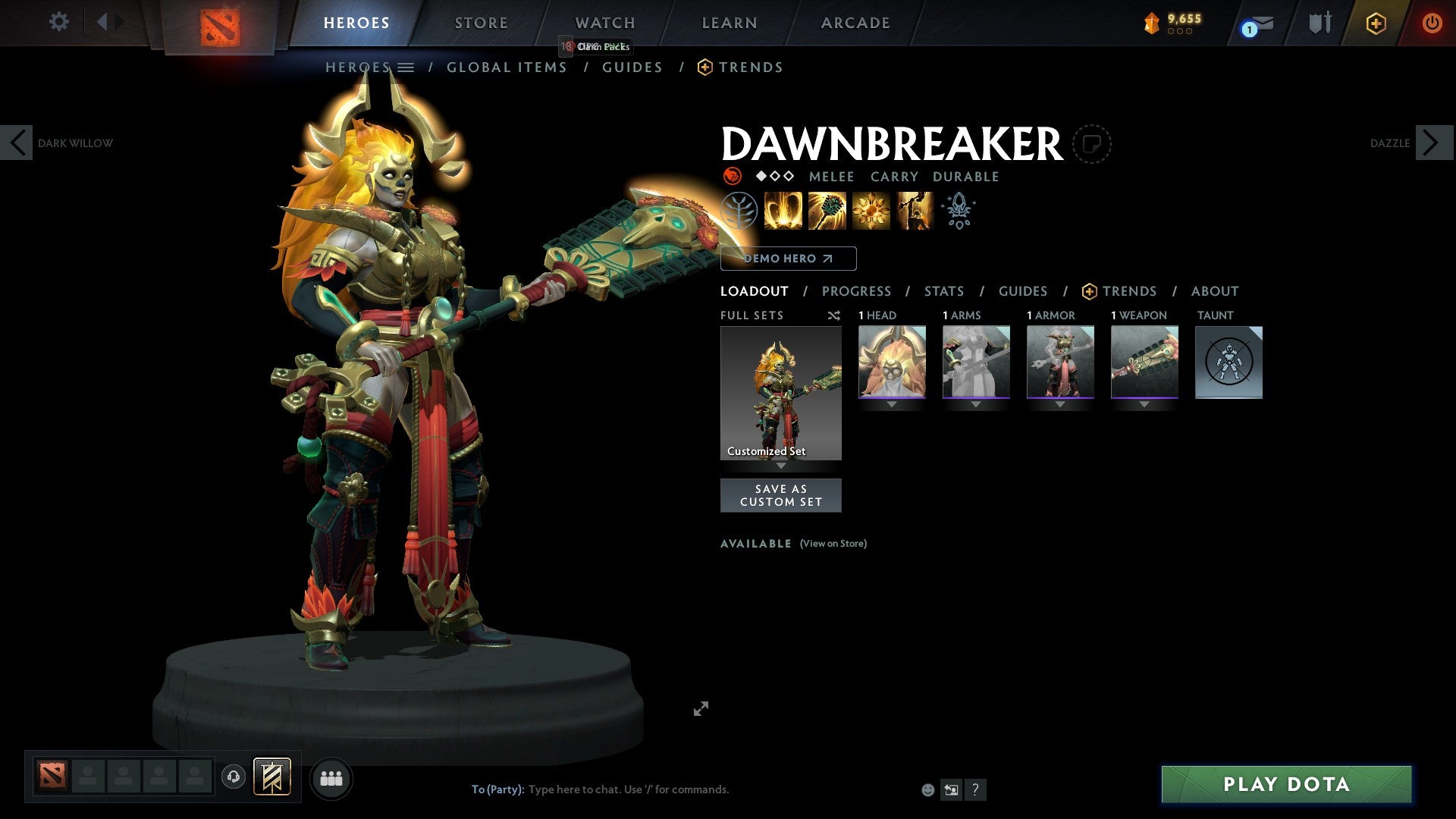Open the Solar Guardian ability icon
This screenshot has width=1456, height=819.
[914, 211]
